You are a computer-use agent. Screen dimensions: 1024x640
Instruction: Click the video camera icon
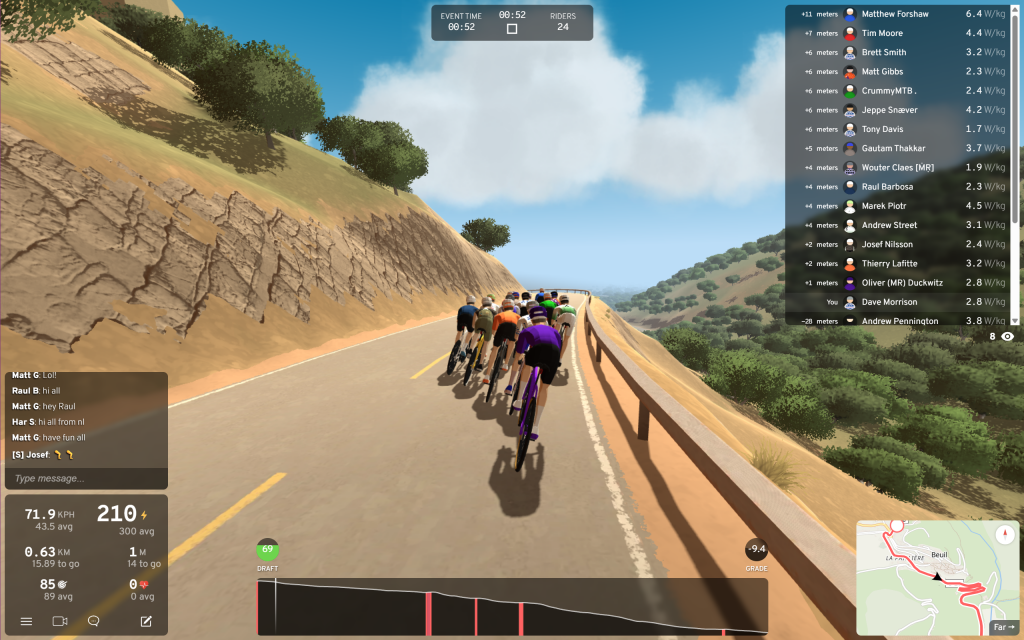(60, 621)
